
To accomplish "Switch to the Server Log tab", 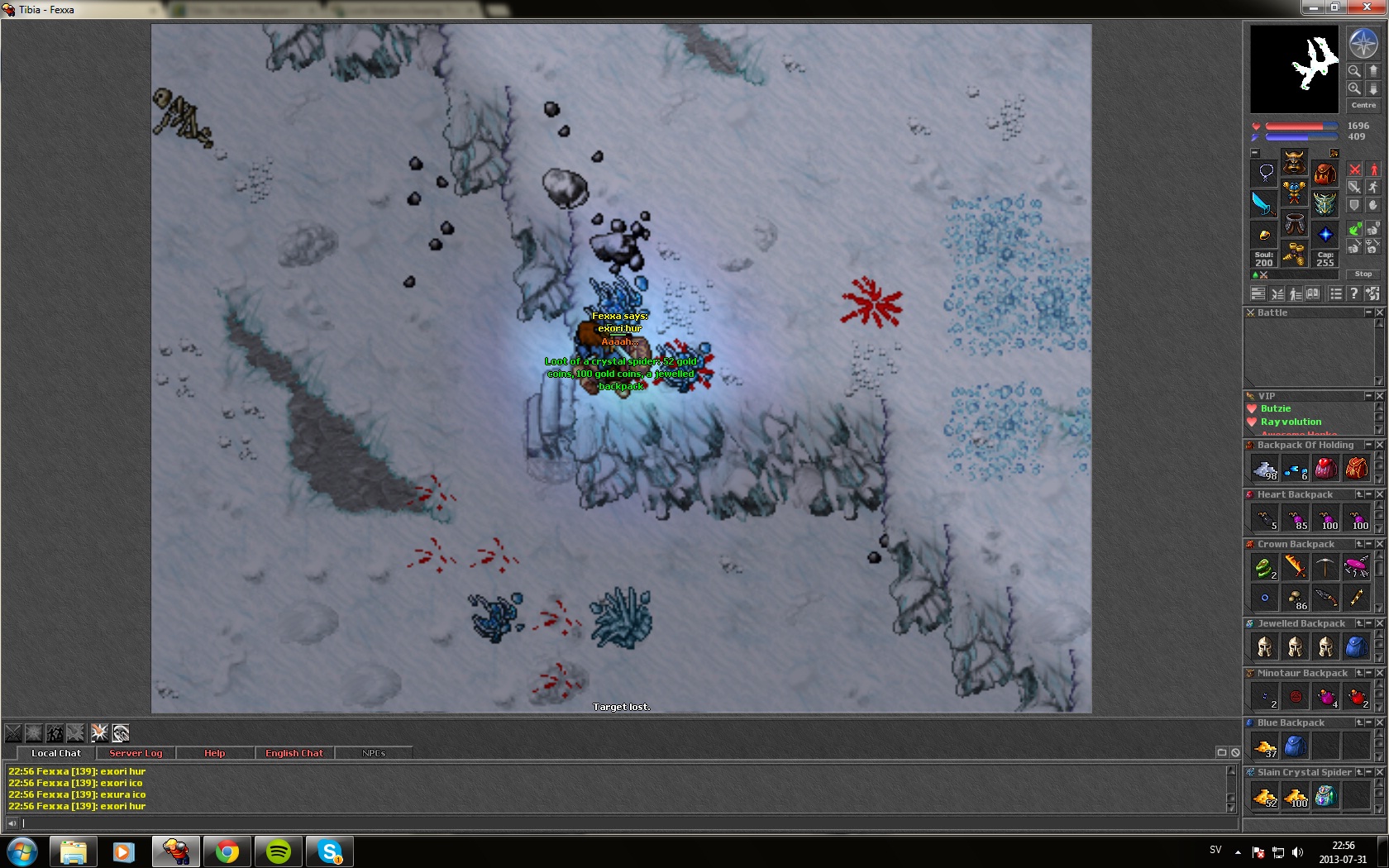I will point(136,753).
